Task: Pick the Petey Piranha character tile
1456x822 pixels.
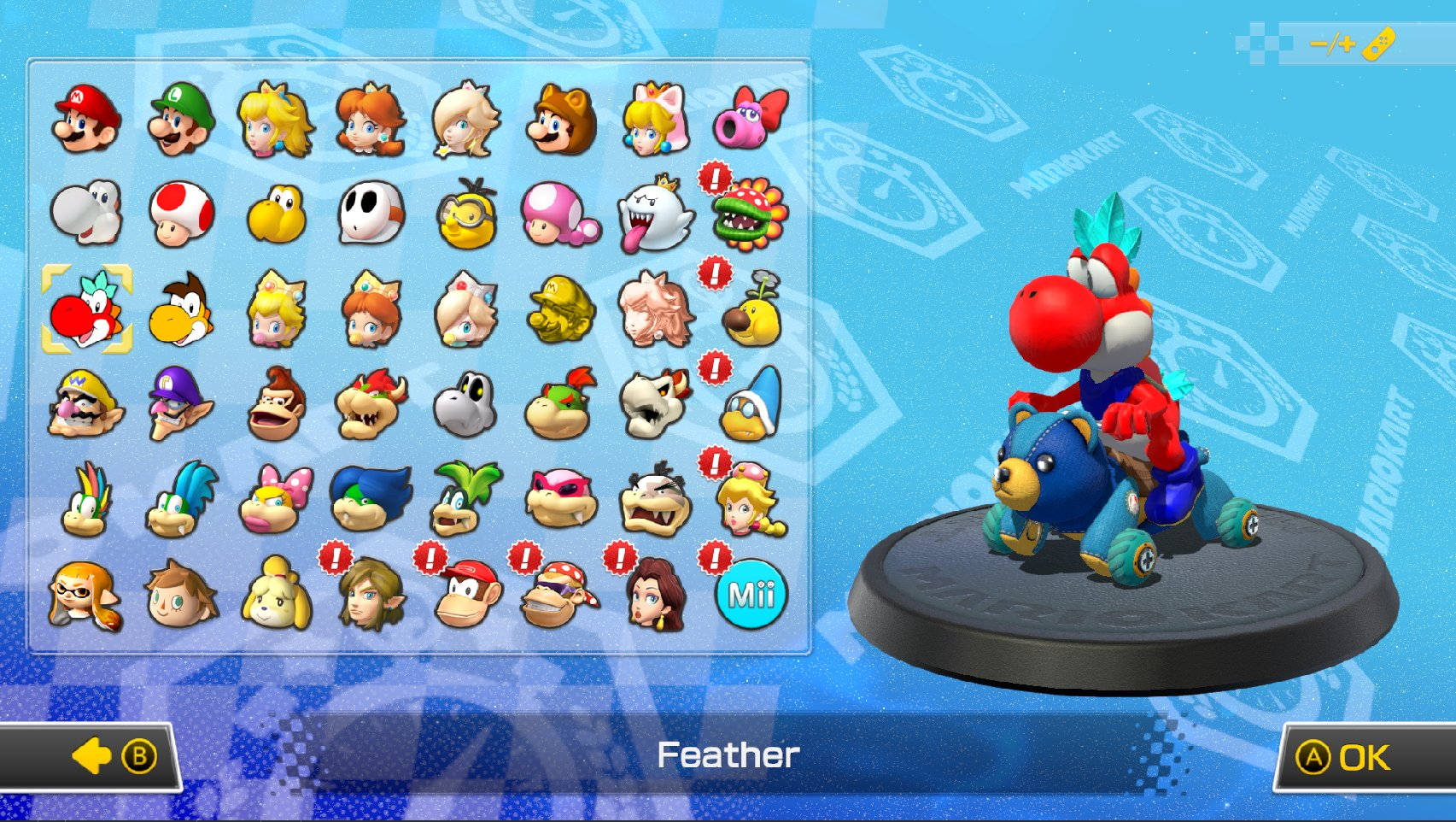Action: [x=751, y=214]
